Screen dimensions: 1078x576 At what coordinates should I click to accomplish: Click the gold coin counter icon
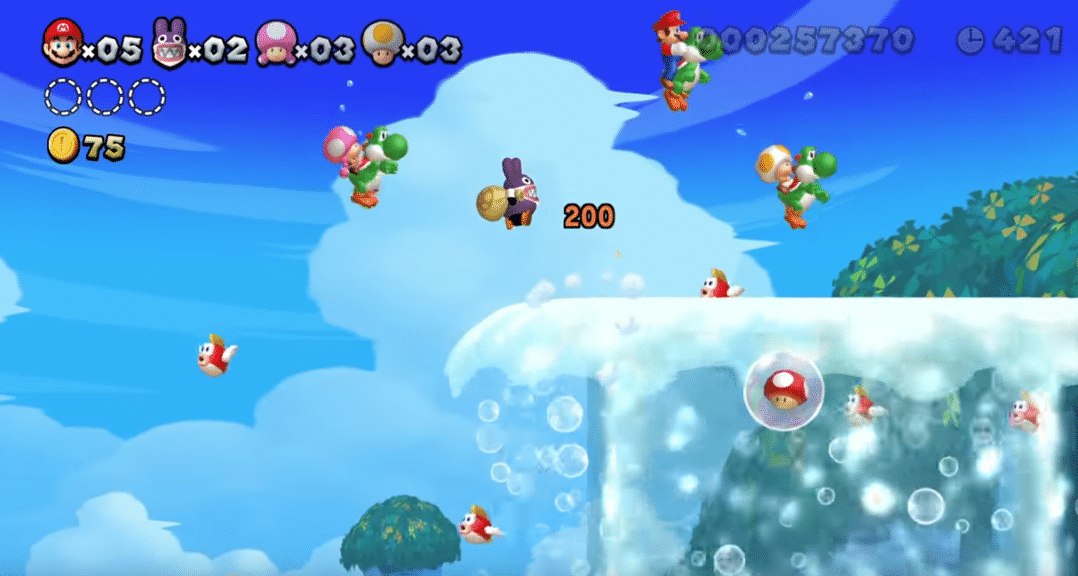click(62, 147)
